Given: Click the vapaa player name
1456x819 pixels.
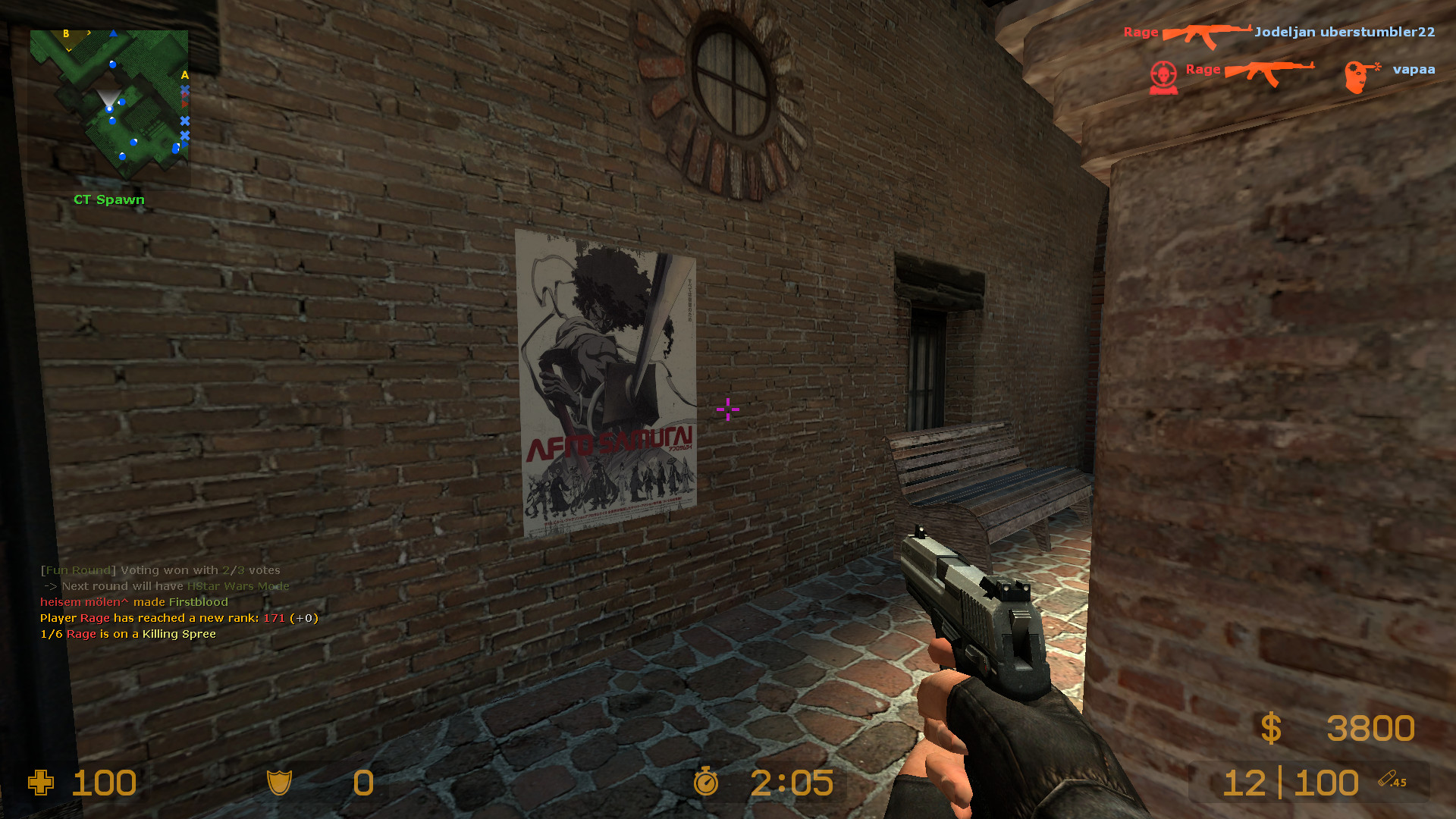Looking at the screenshot, I should click(1414, 70).
